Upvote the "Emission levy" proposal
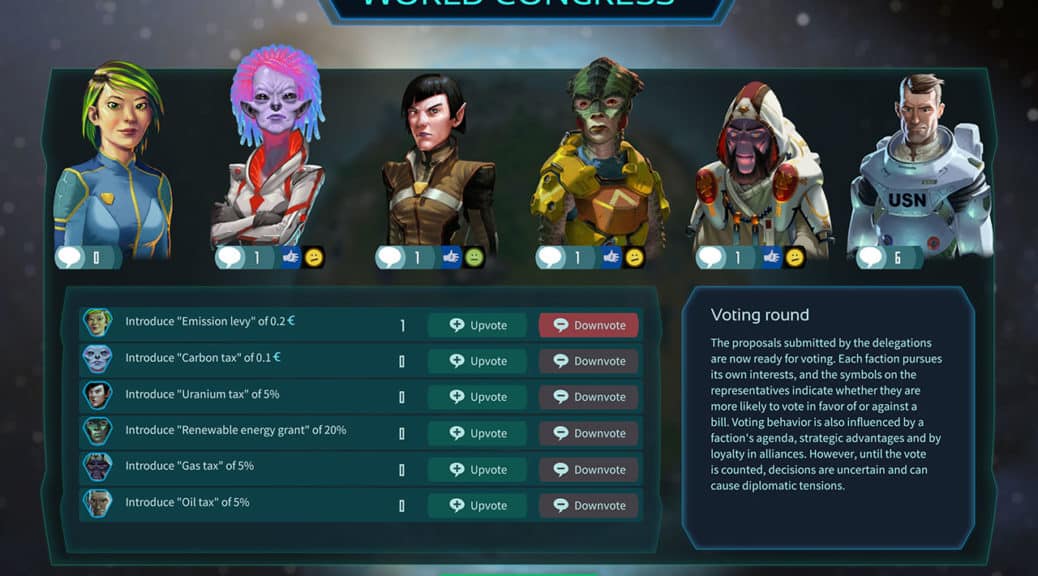1038x576 pixels. click(x=477, y=325)
